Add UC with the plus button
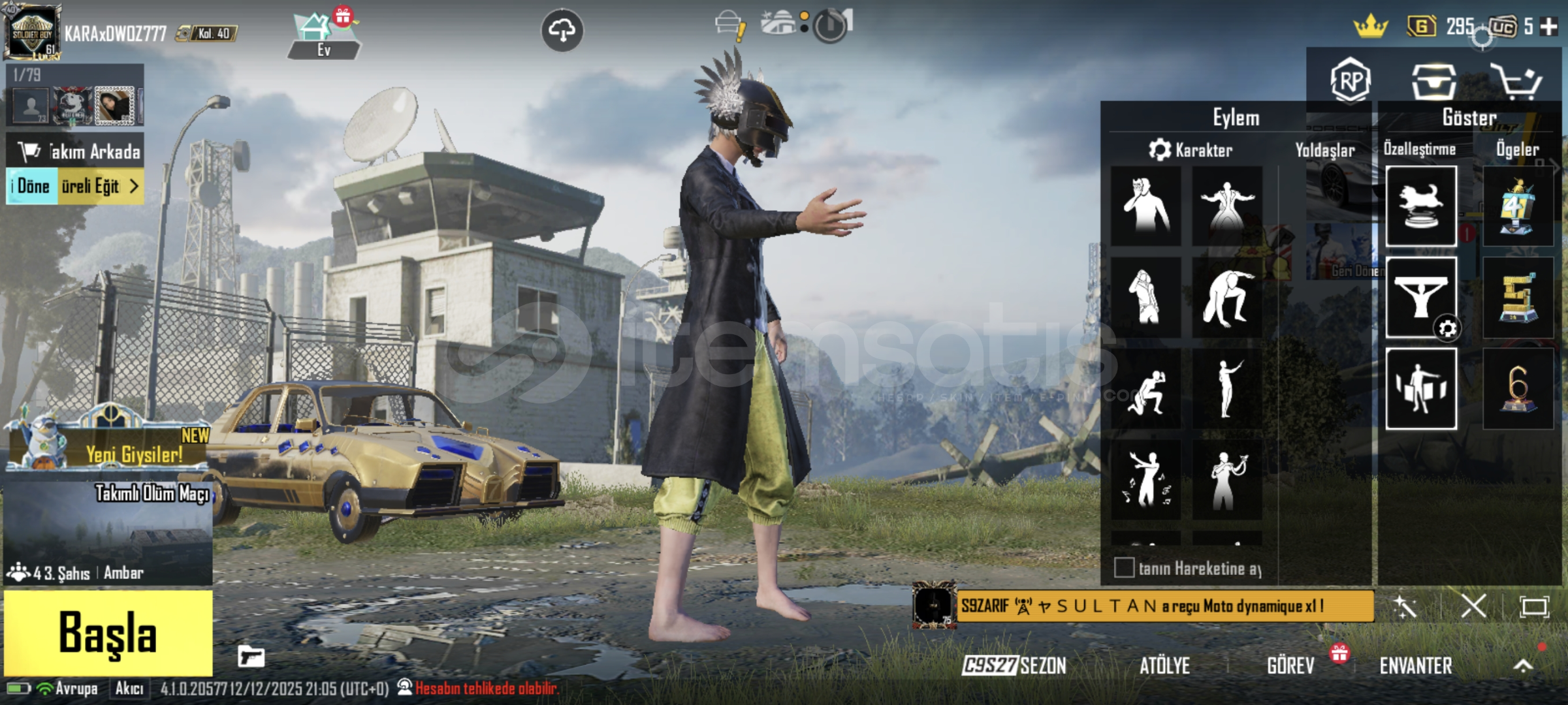The height and width of the screenshot is (705, 1568). click(1548, 27)
